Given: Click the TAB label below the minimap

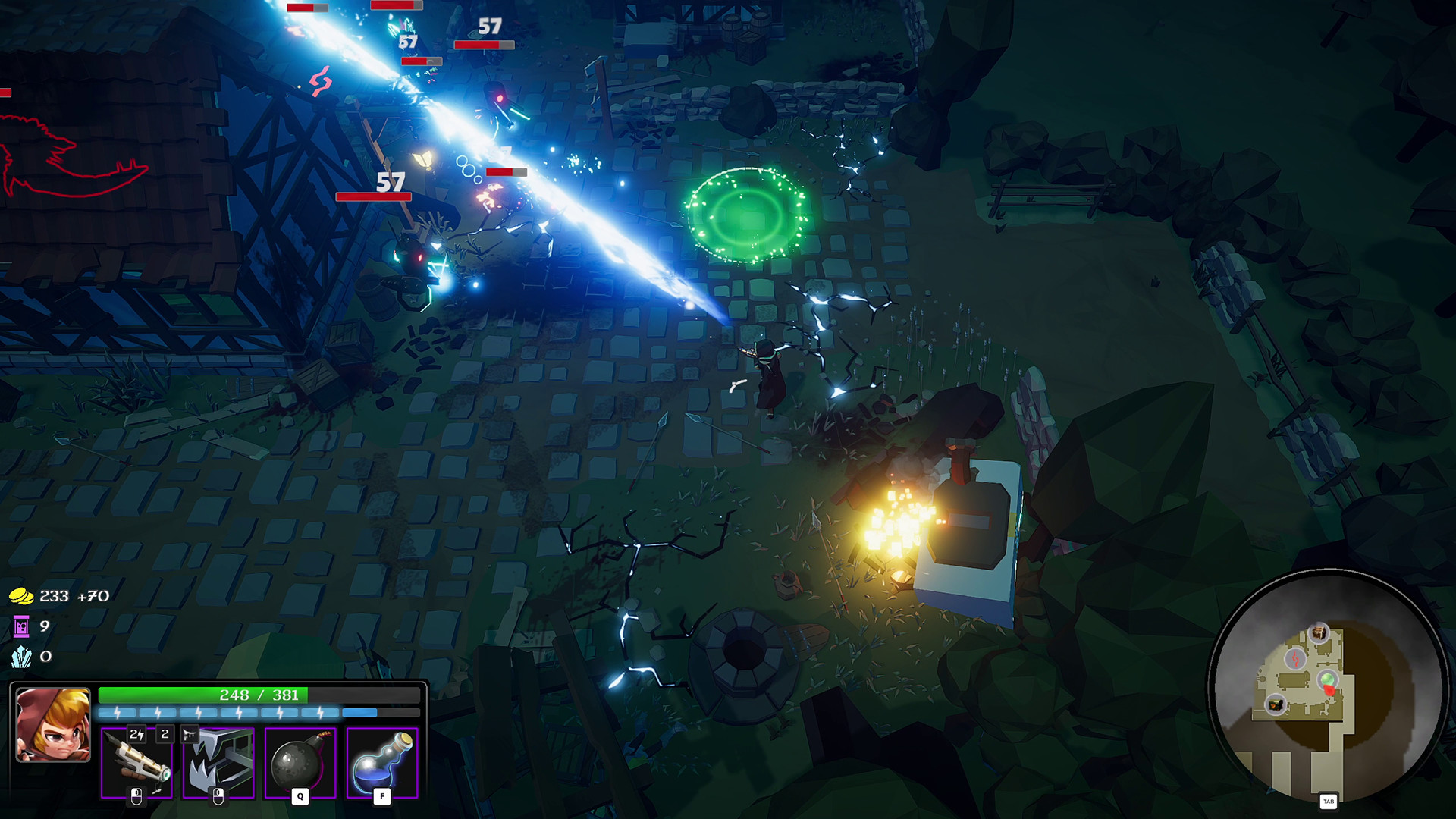Looking at the screenshot, I should point(1329,801).
